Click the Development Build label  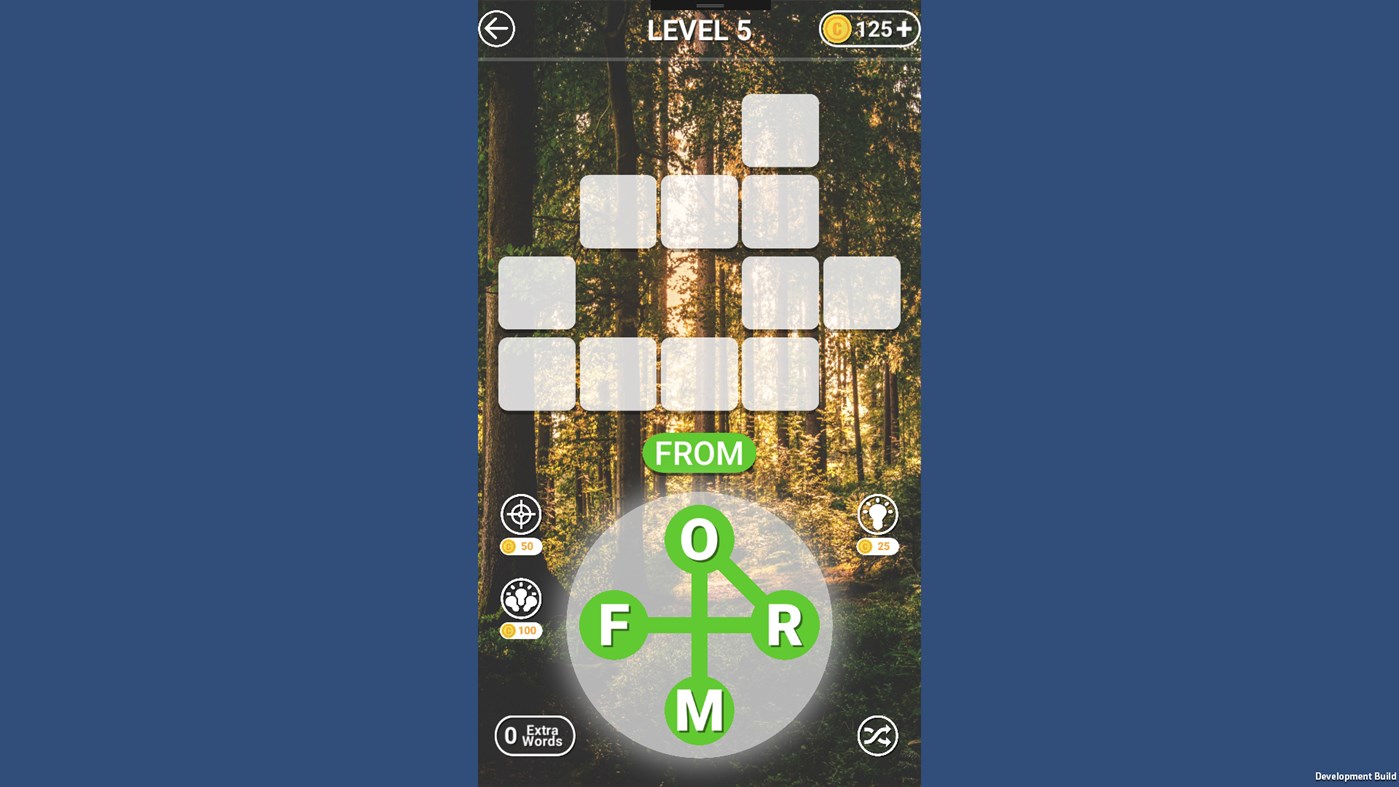point(1355,776)
